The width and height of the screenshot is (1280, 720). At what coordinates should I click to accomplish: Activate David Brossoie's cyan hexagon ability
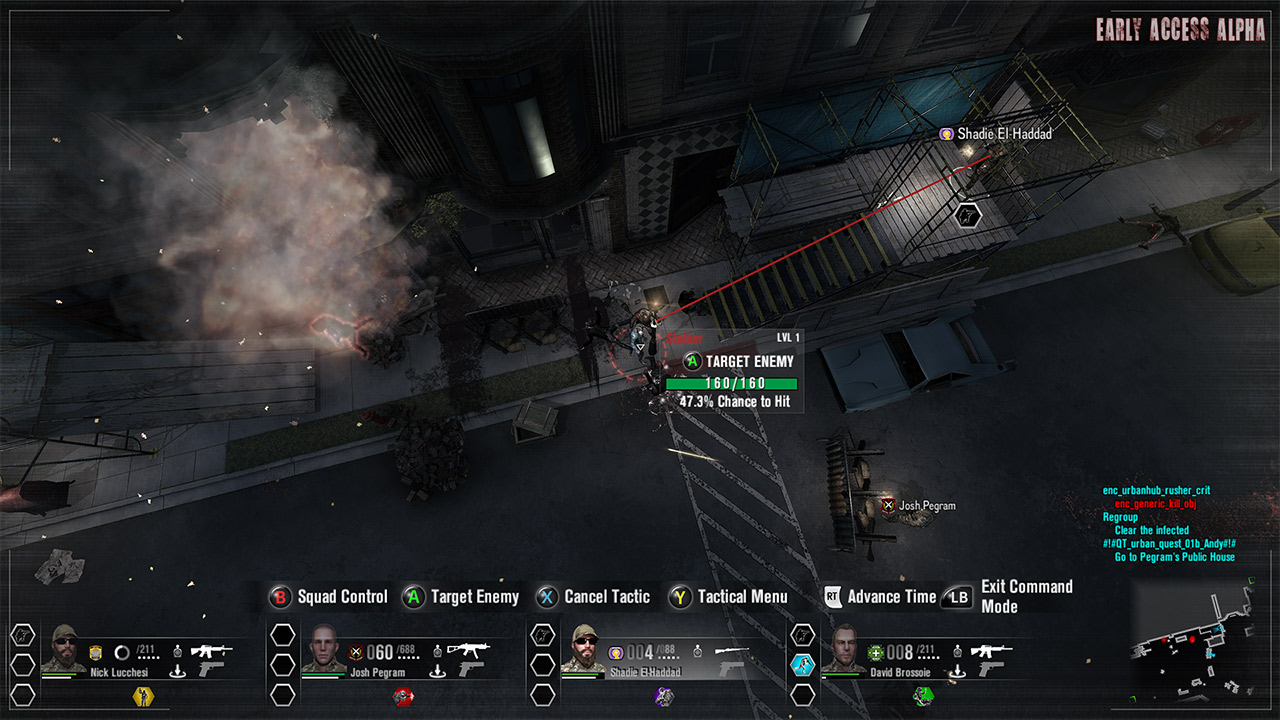[x=803, y=665]
